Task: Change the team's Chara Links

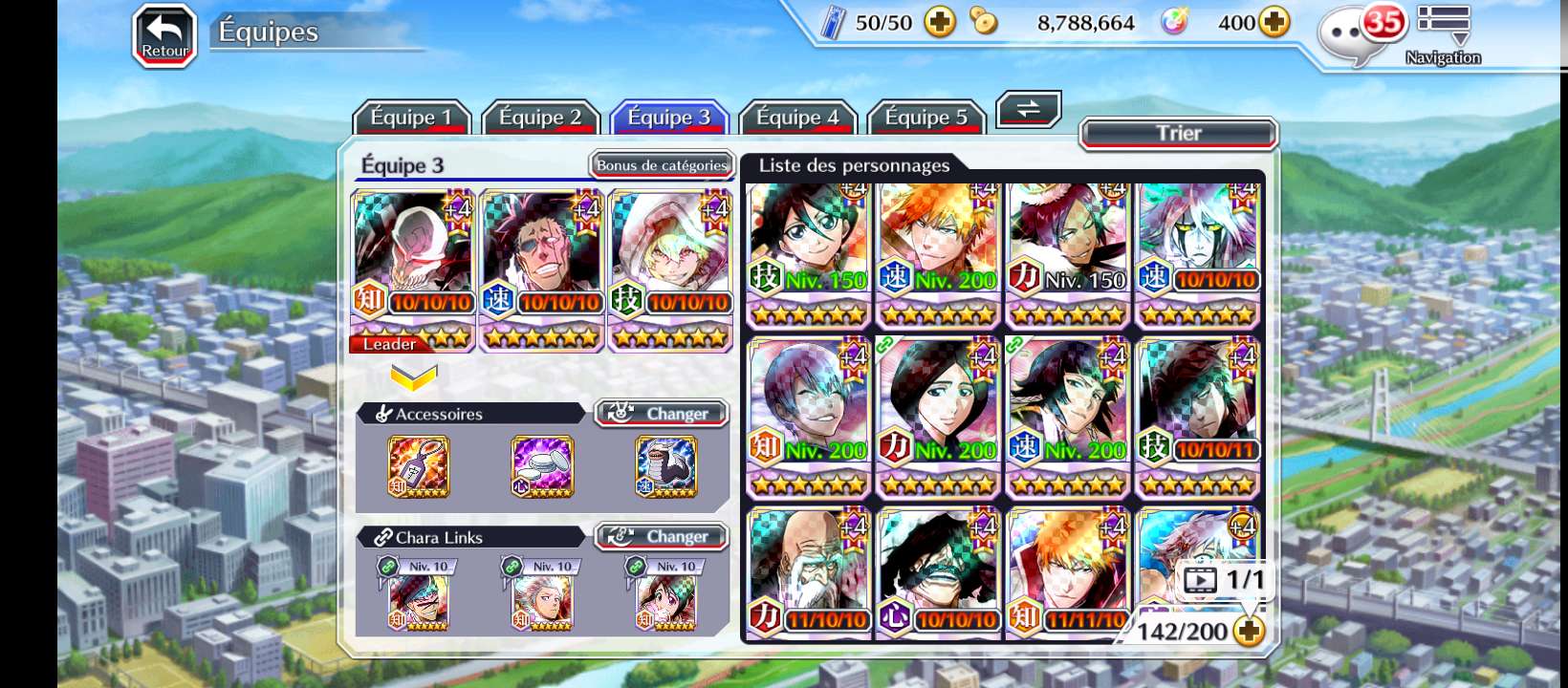Action: (x=662, y=537)
